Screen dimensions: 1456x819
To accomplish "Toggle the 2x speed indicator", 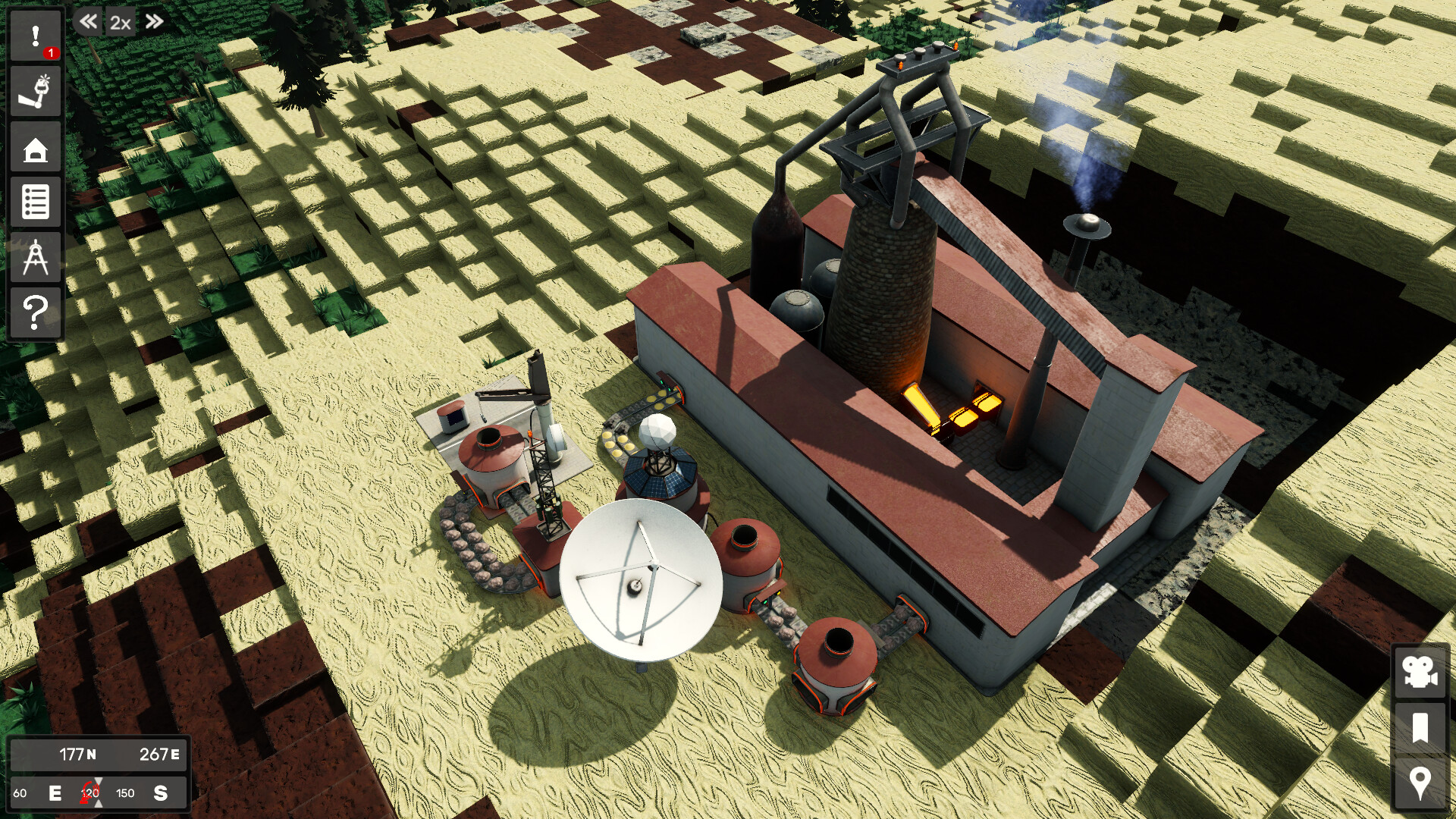I will [119, 23].
